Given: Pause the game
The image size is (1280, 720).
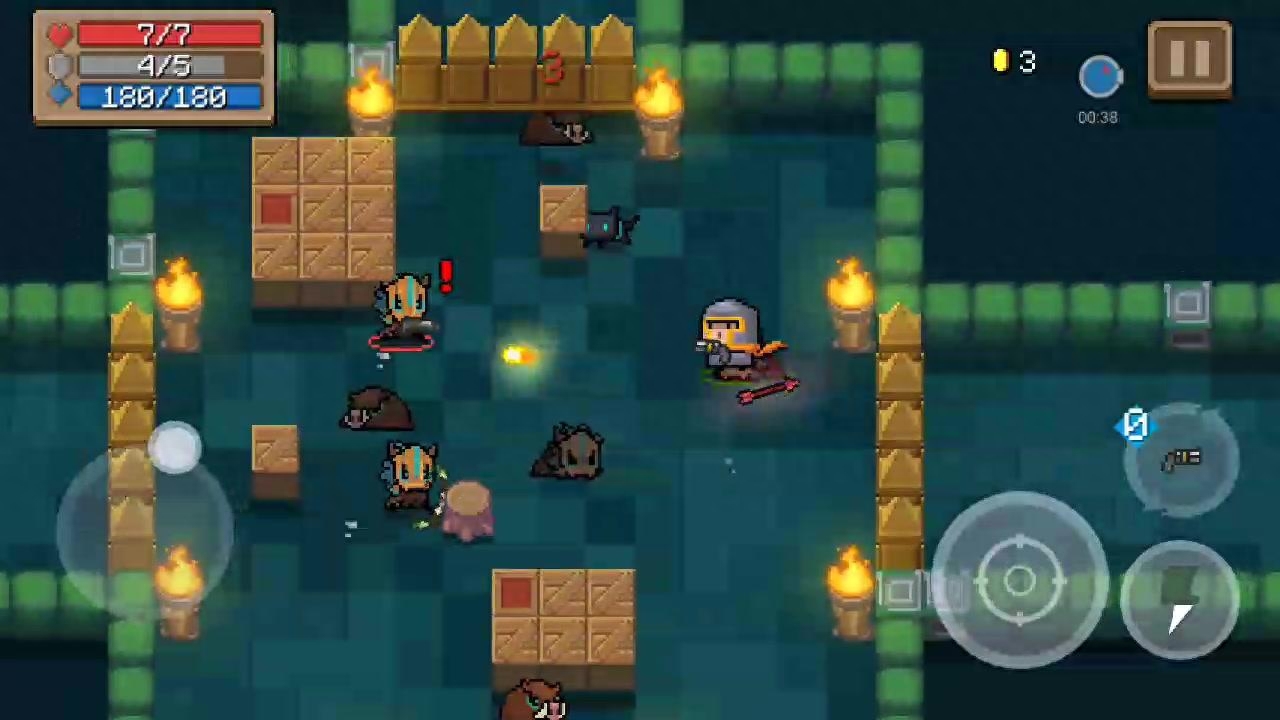Looking at the screenshot, I should tap(1189, 59).
